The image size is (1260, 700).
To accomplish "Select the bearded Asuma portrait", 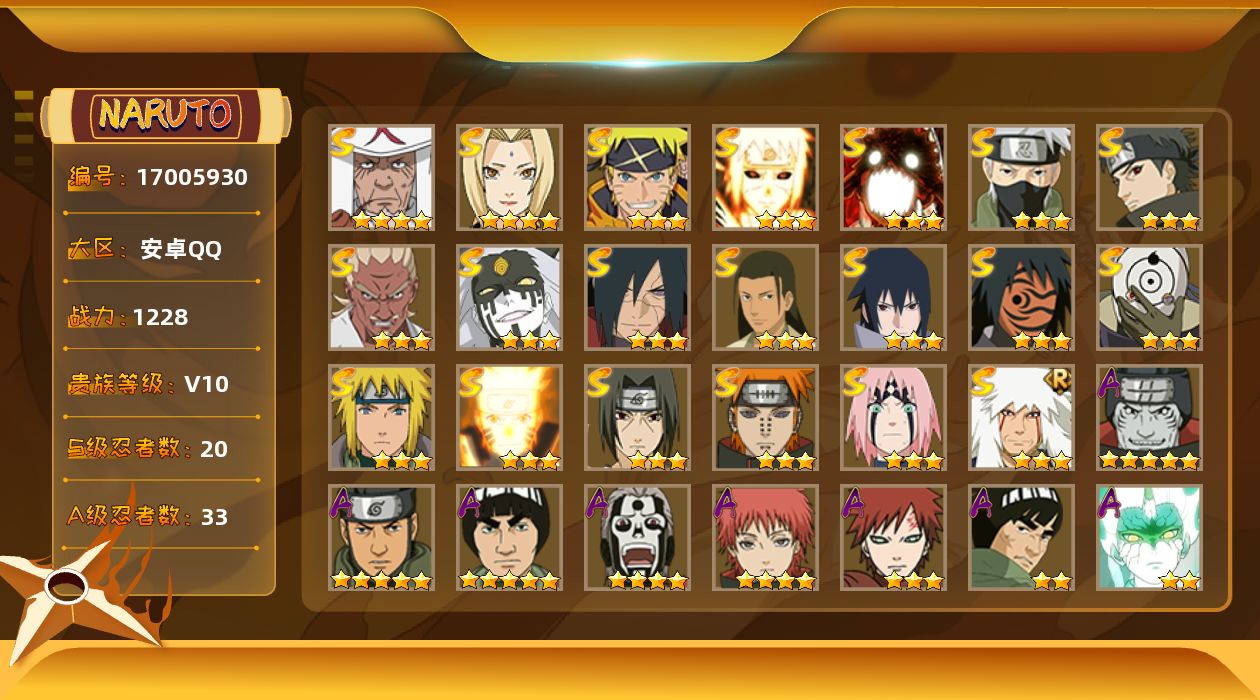I will pos(381,538).
